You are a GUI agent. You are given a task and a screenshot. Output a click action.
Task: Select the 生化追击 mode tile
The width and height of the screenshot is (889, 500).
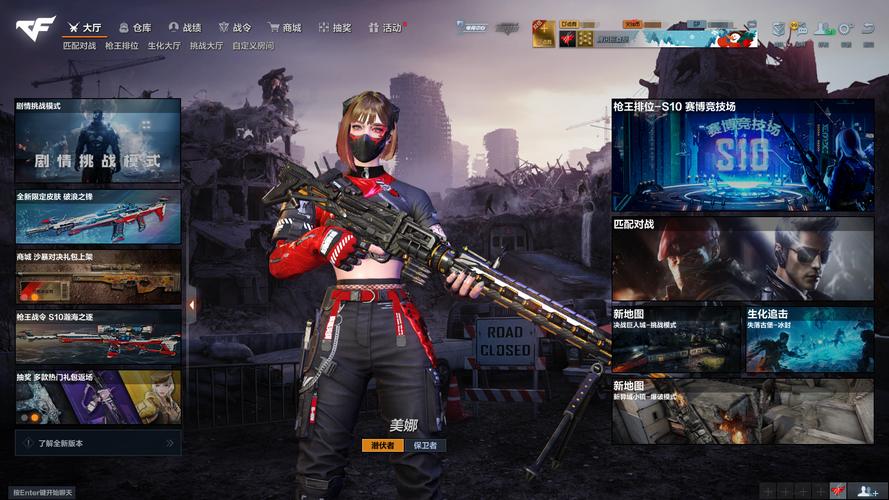point(809,339)
